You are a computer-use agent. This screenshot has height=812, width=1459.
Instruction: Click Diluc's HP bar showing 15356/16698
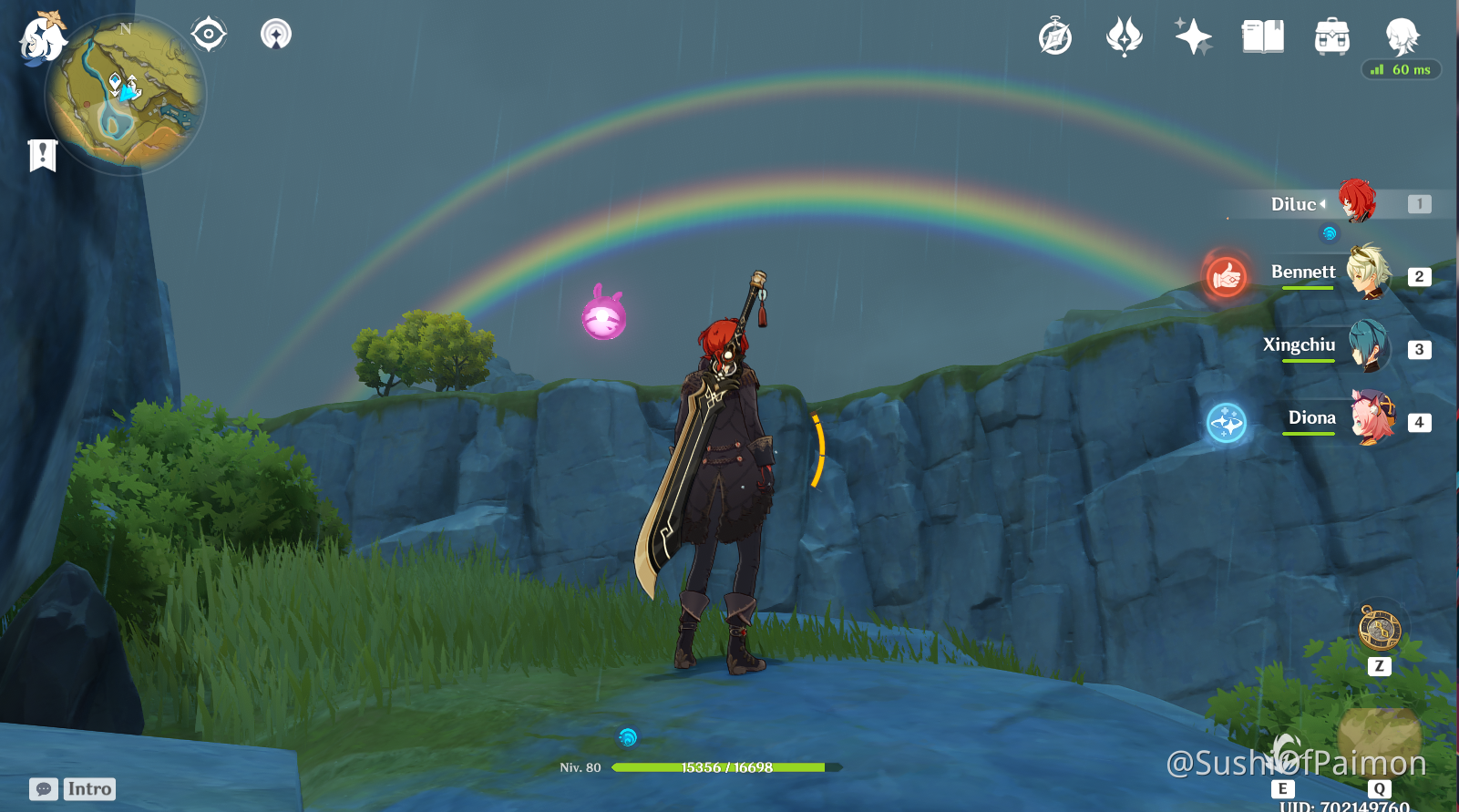click(x=724, y=766)
